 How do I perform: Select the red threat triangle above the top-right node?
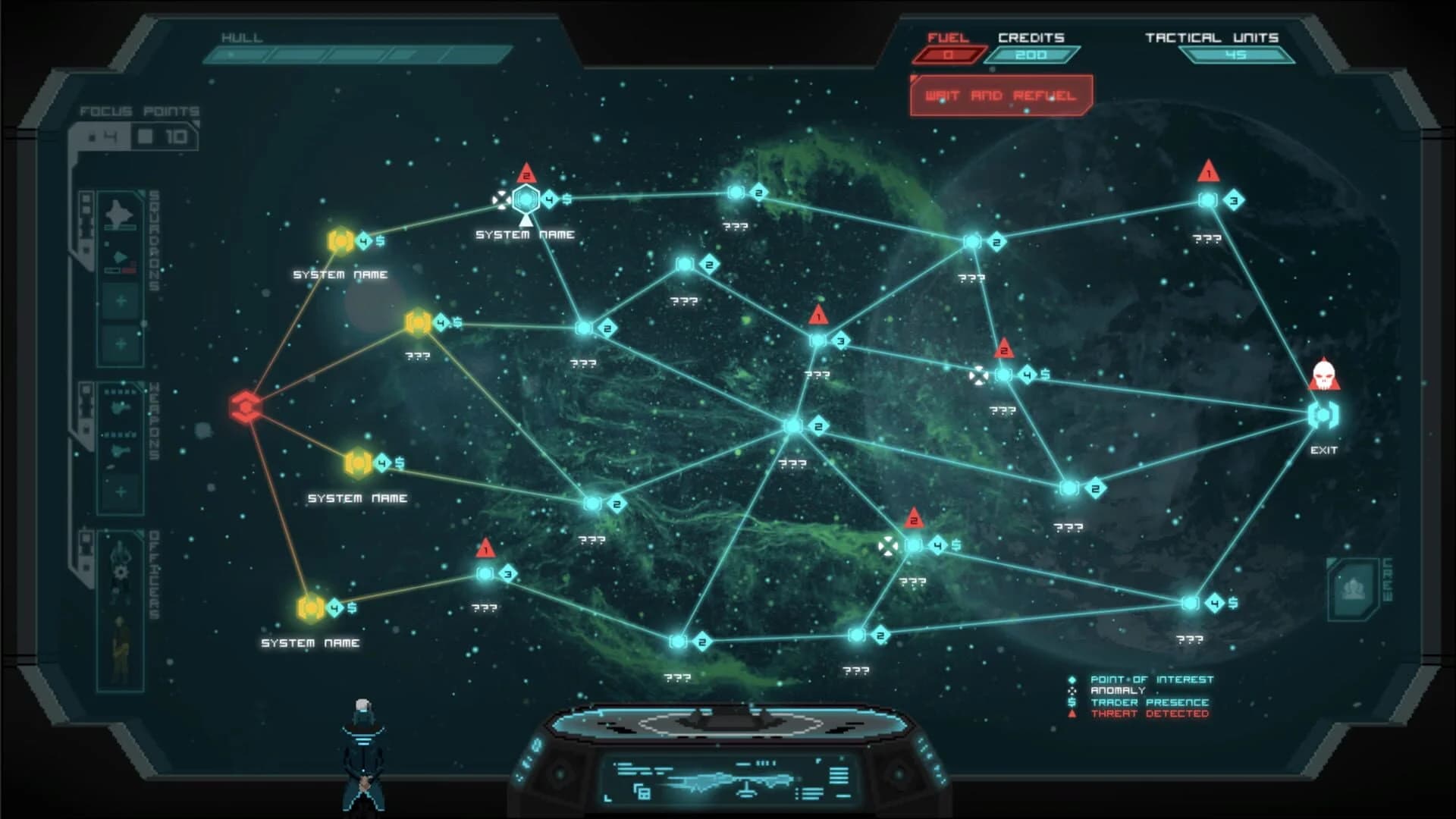1208,168
